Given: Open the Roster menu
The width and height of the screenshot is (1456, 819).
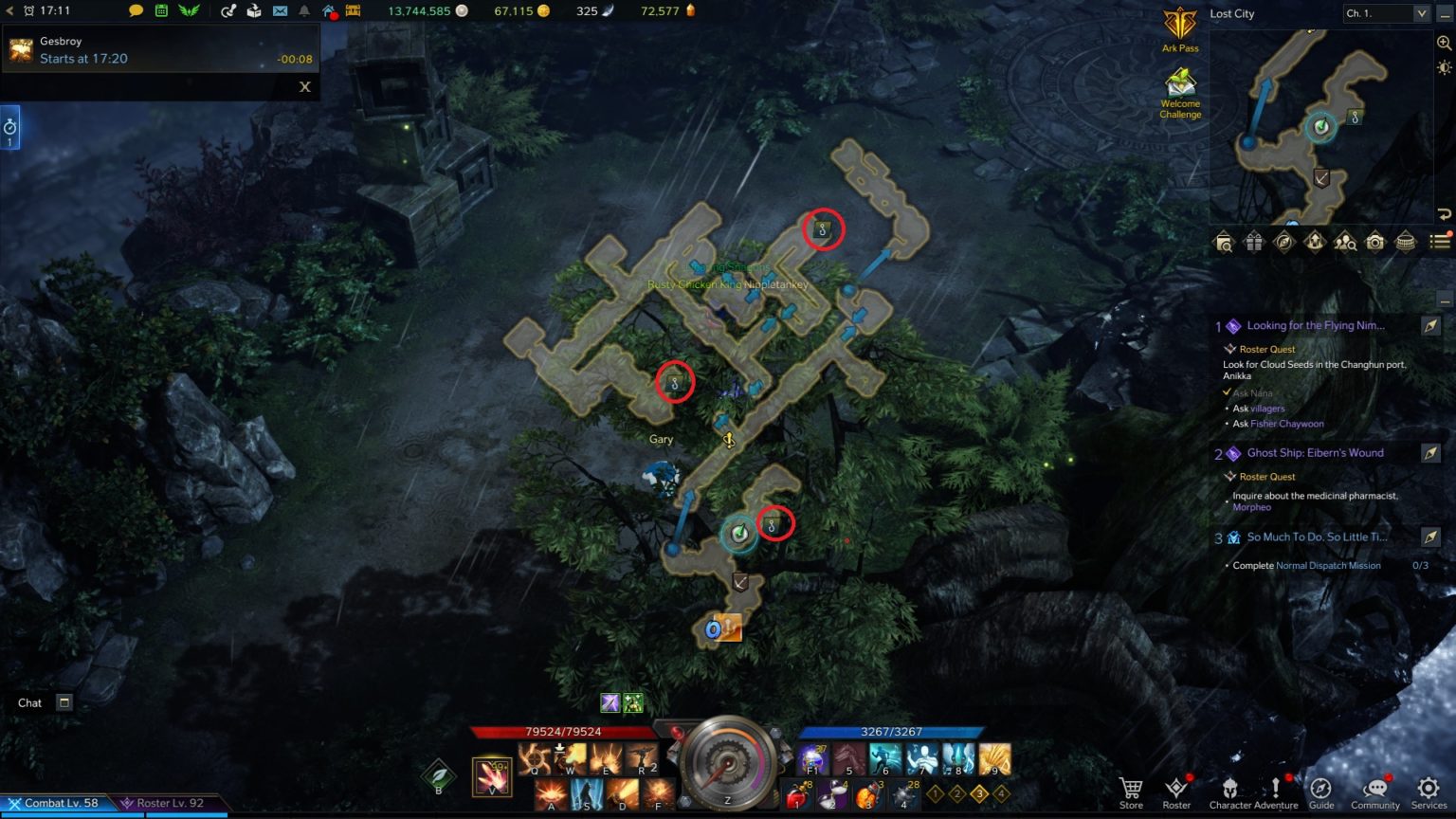Looking at the screenshot, I should click(1176, 792).
